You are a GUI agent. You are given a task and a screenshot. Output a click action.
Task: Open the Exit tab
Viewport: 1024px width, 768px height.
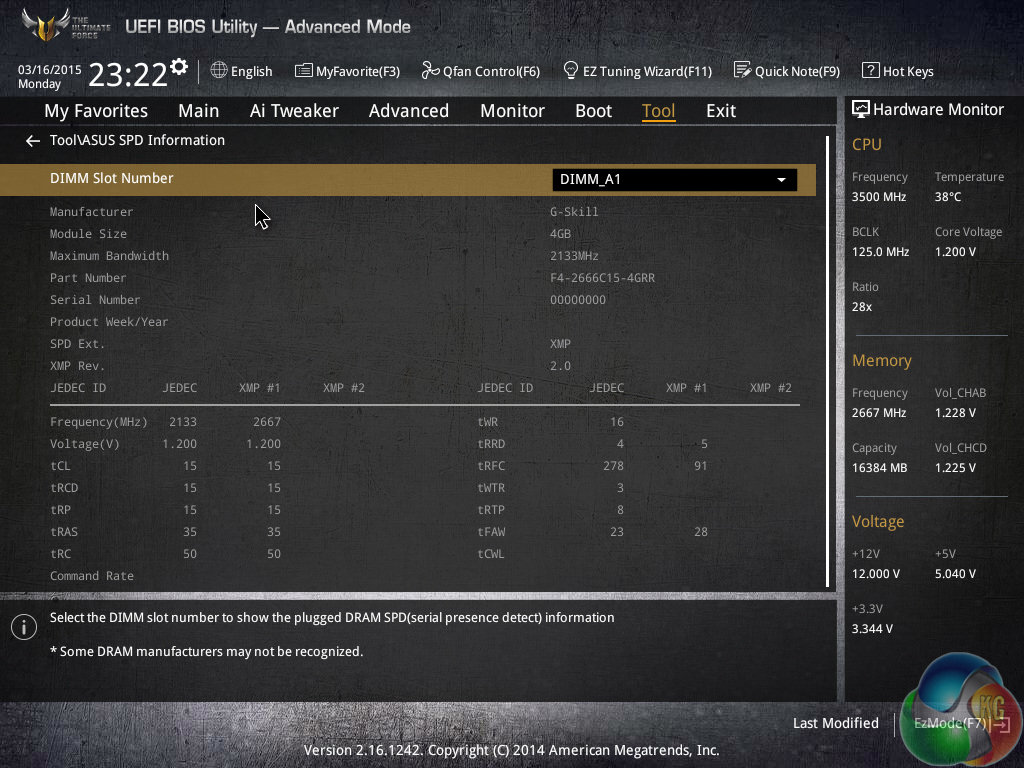pos(720,111)
